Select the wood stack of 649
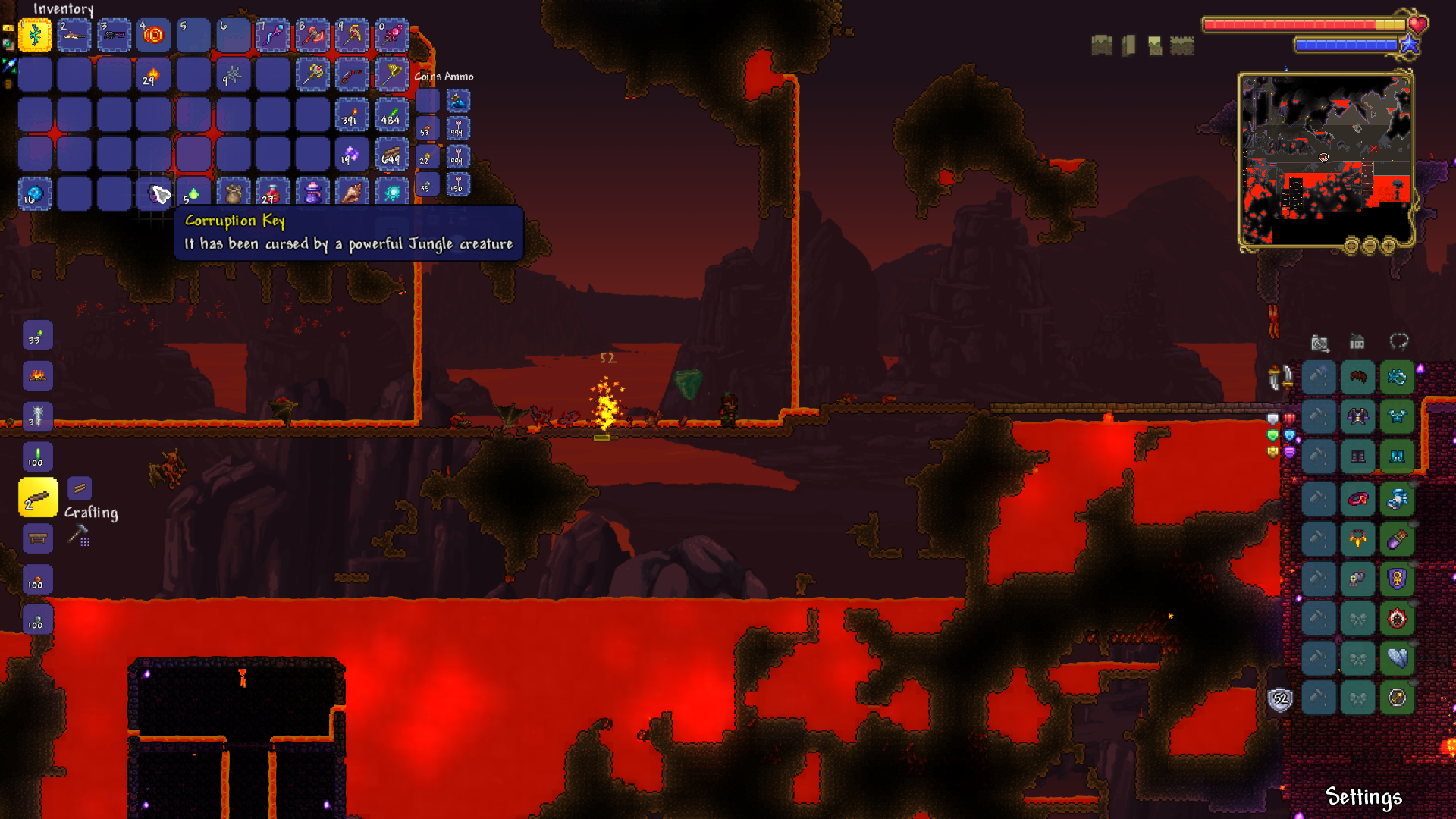The height and width of the screenshot is (819, 1456). click(391, 154)
